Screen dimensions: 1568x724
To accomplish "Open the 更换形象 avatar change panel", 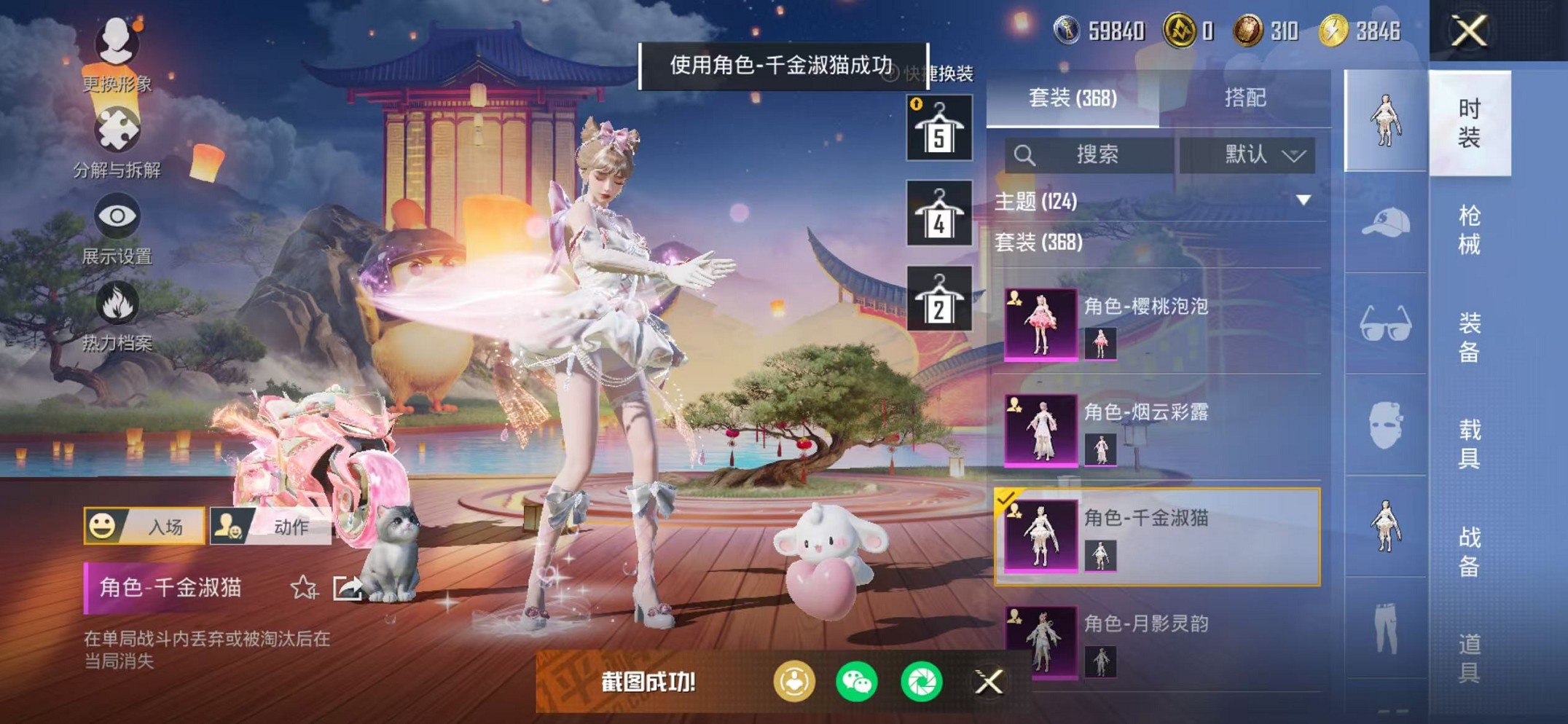I will (117, 44).
